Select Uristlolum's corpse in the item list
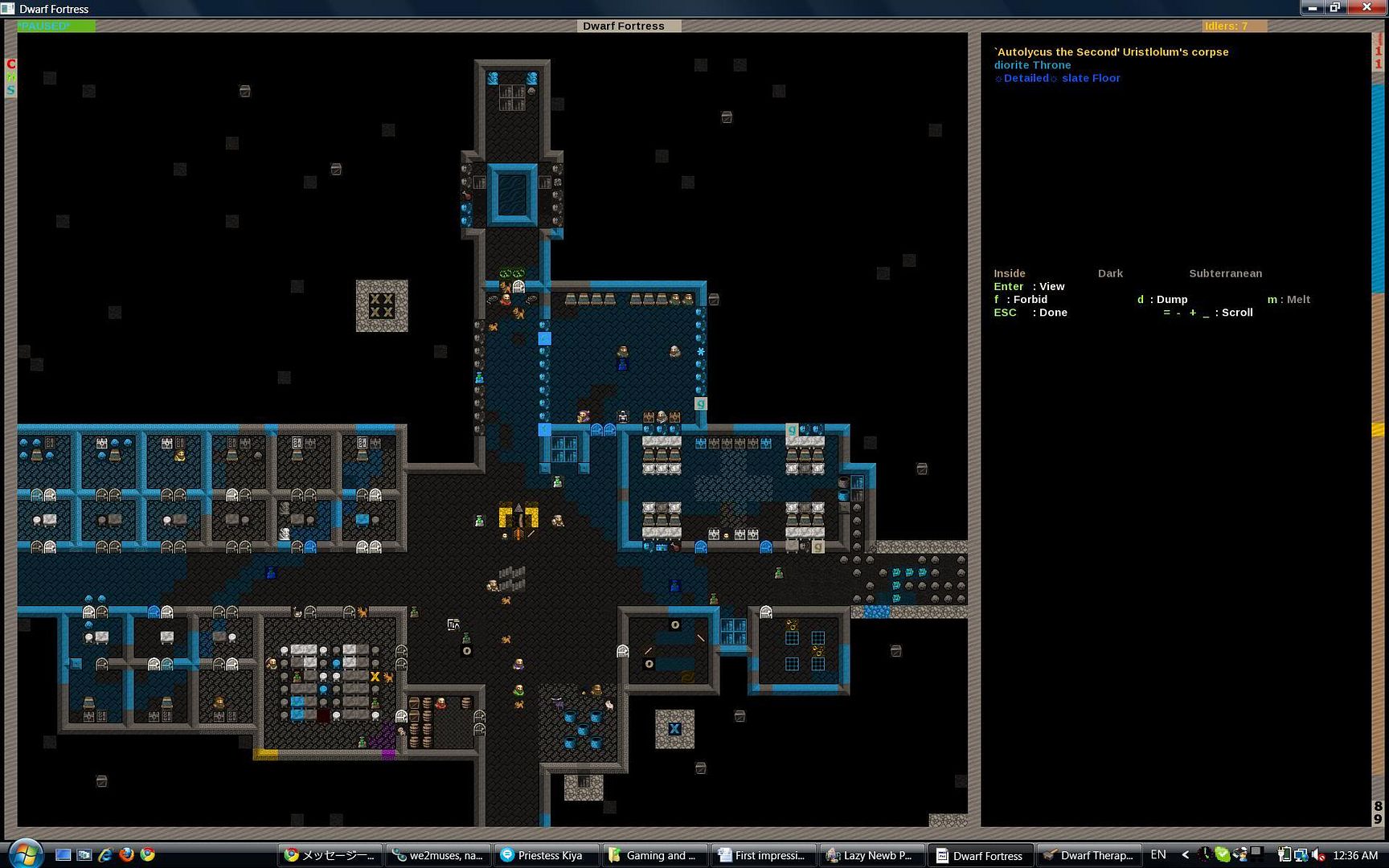Viewport: 1389px width, 868px height. click(1111, 52)
